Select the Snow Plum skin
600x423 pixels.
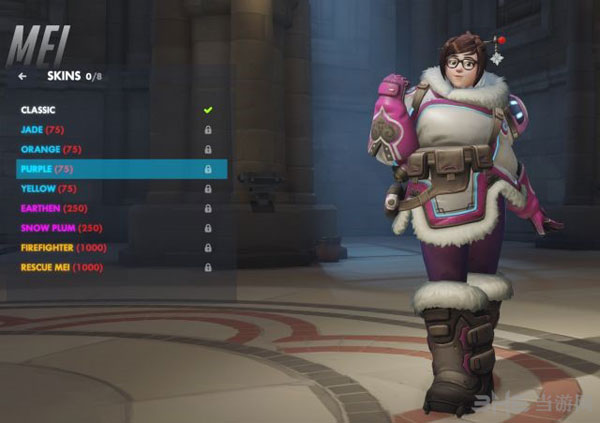62,228
